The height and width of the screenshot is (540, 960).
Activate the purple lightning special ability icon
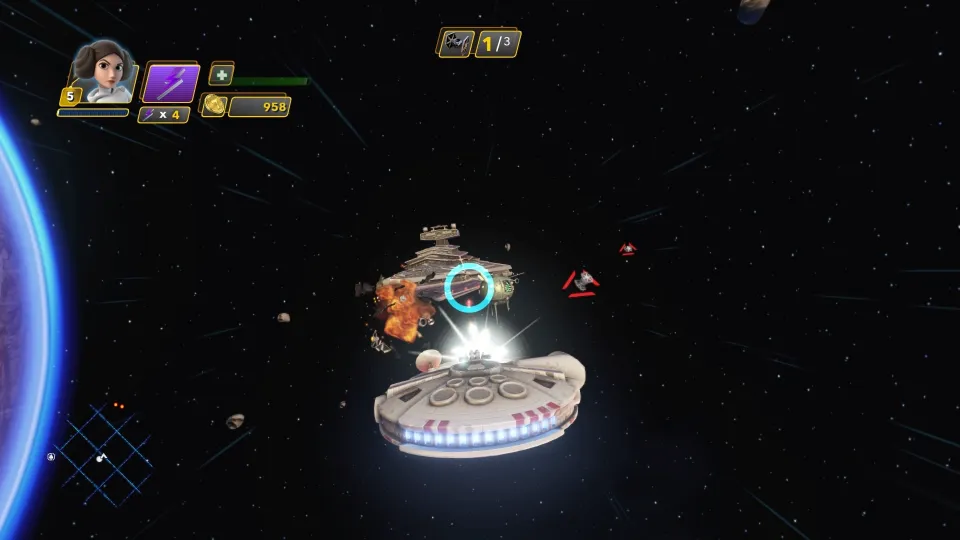coord(170,83)
